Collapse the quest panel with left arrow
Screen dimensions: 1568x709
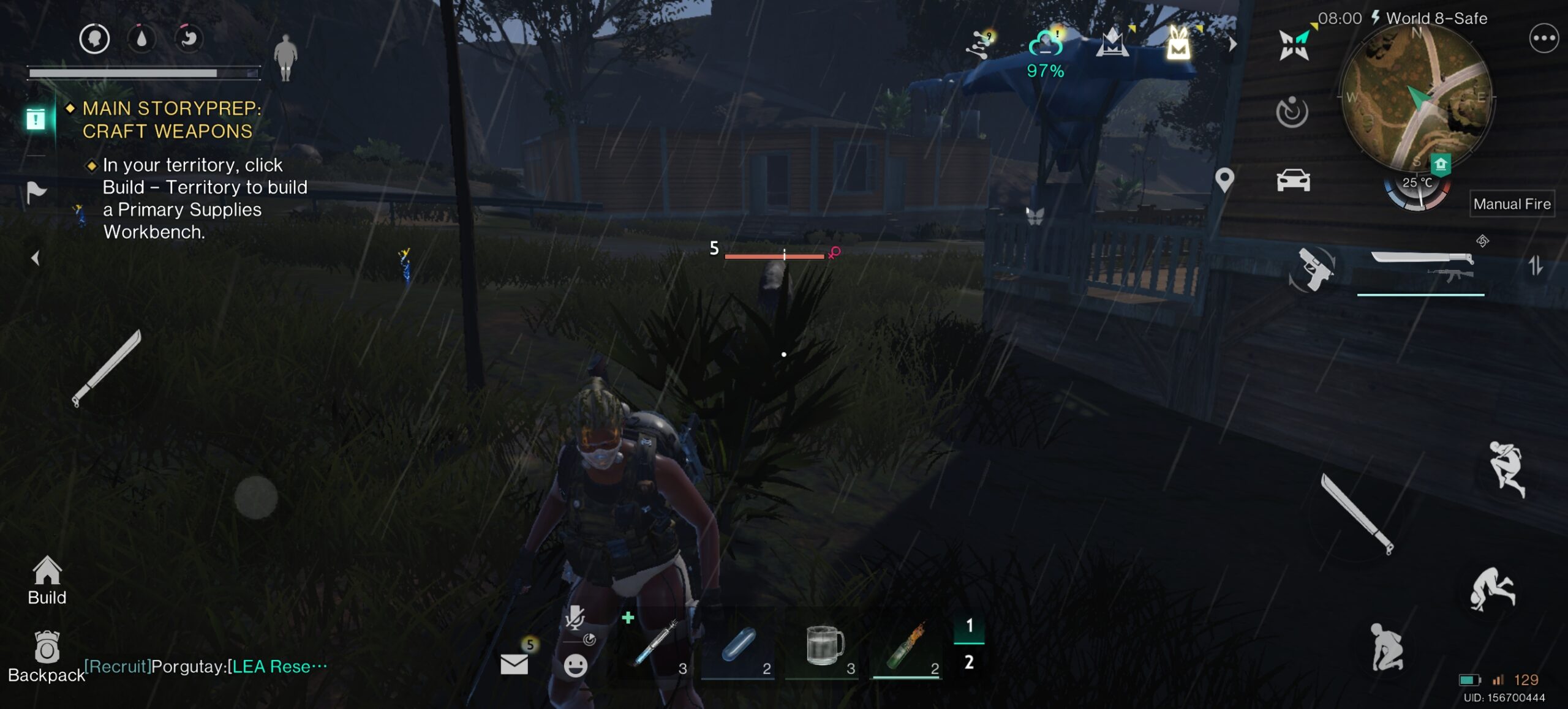pos(36,258)
